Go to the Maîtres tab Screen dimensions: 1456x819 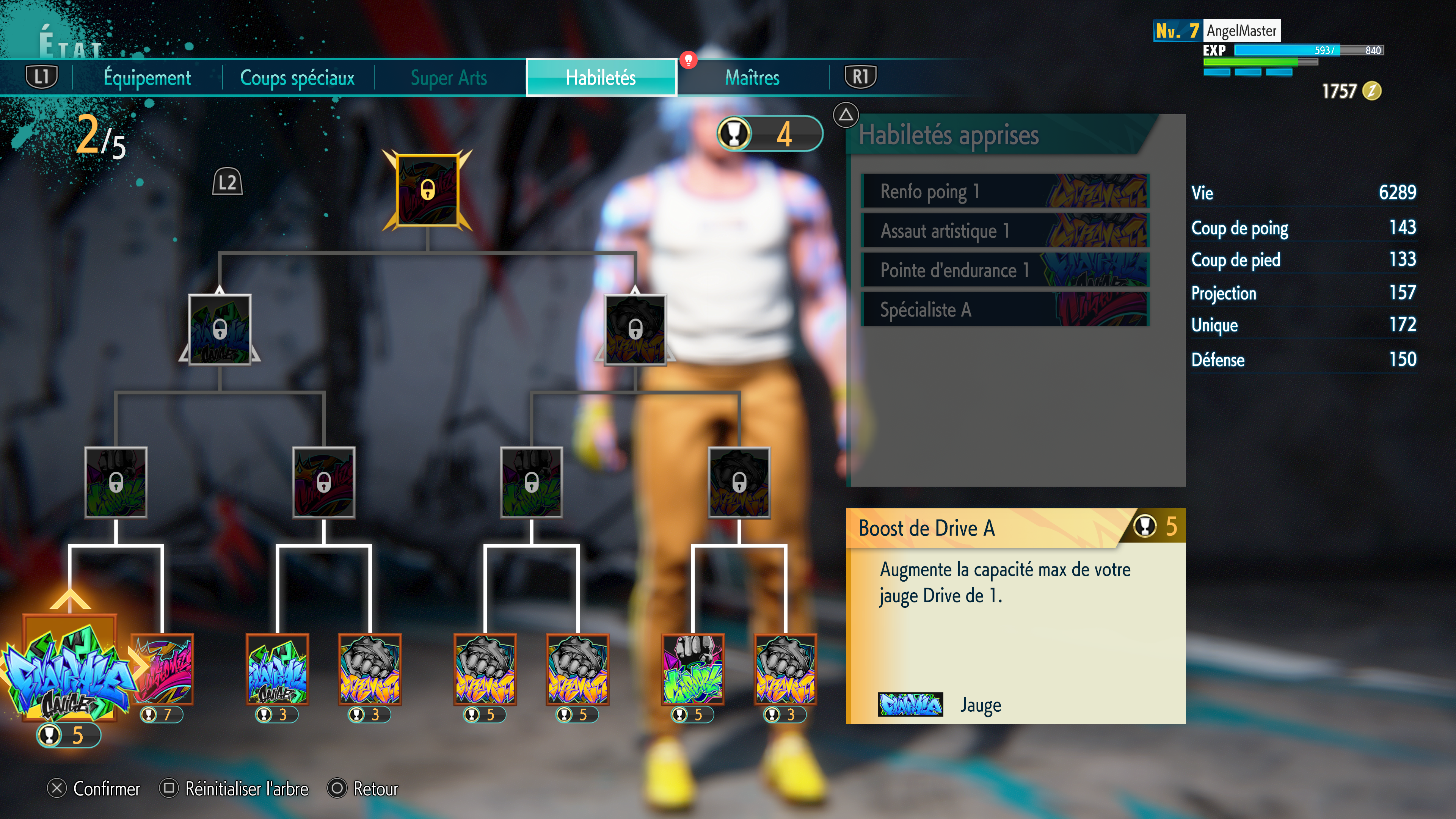point(752,78)
